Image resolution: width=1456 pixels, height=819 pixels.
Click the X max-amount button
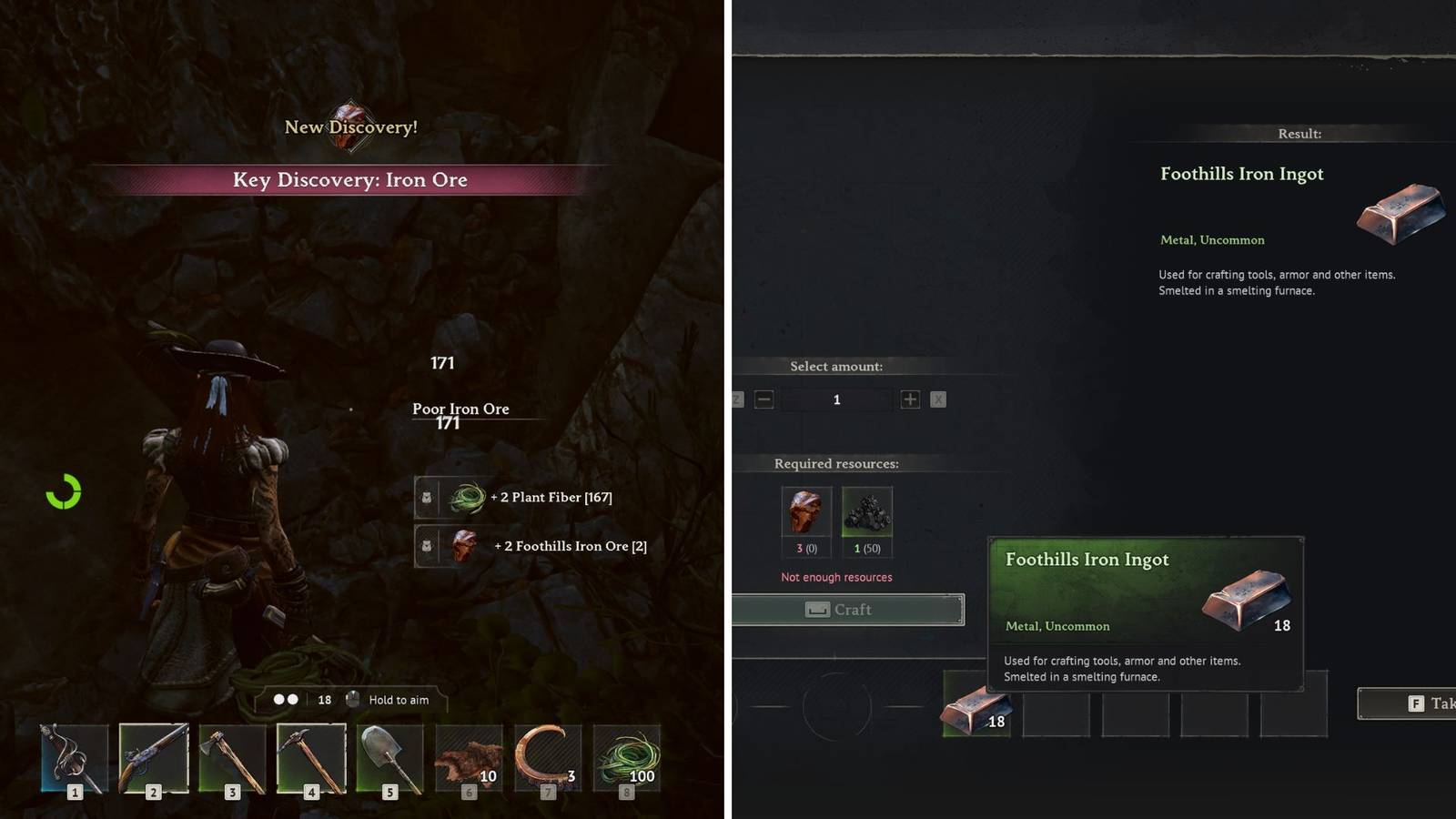938,399
